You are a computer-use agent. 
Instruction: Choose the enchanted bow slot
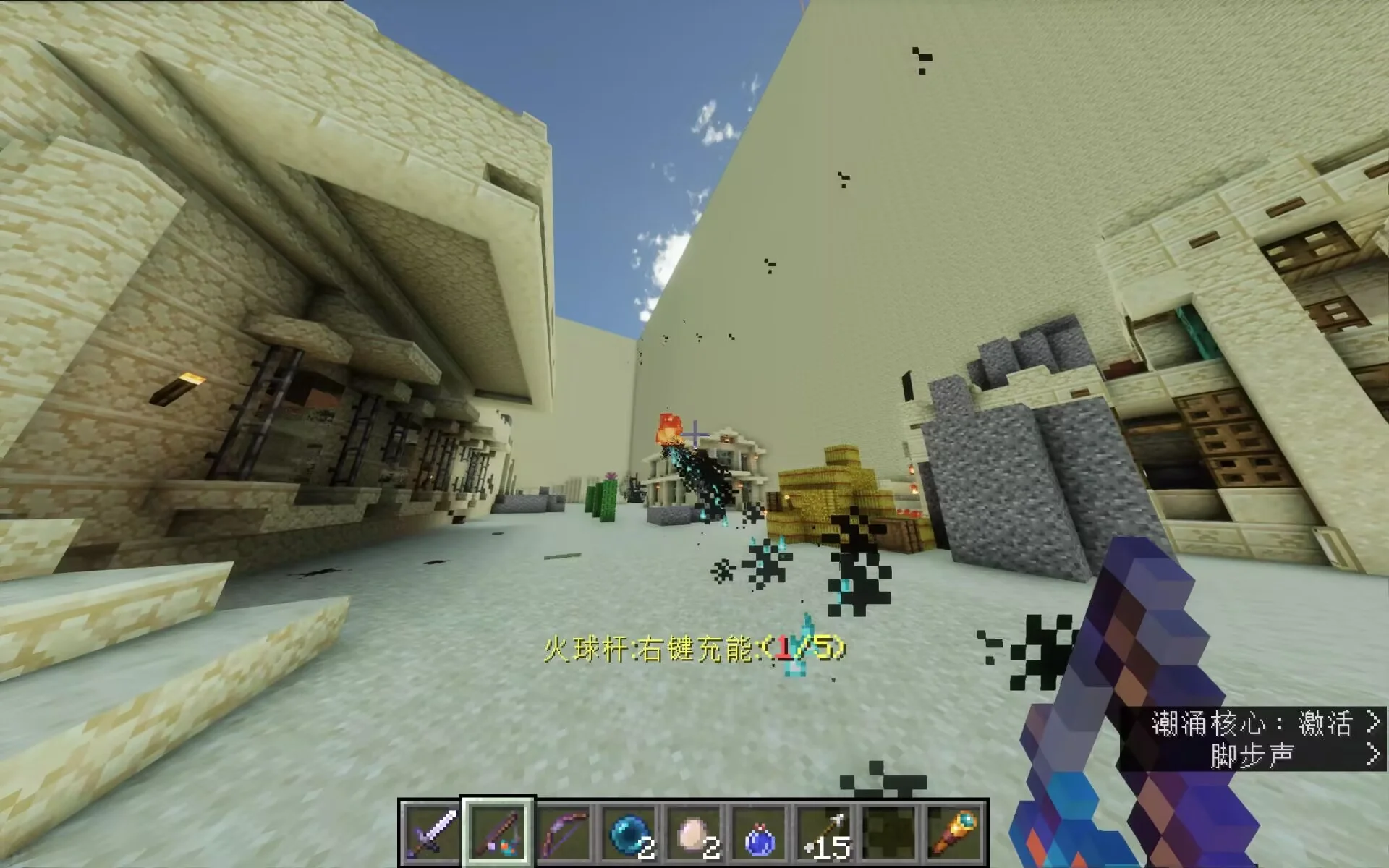(563, 833)
